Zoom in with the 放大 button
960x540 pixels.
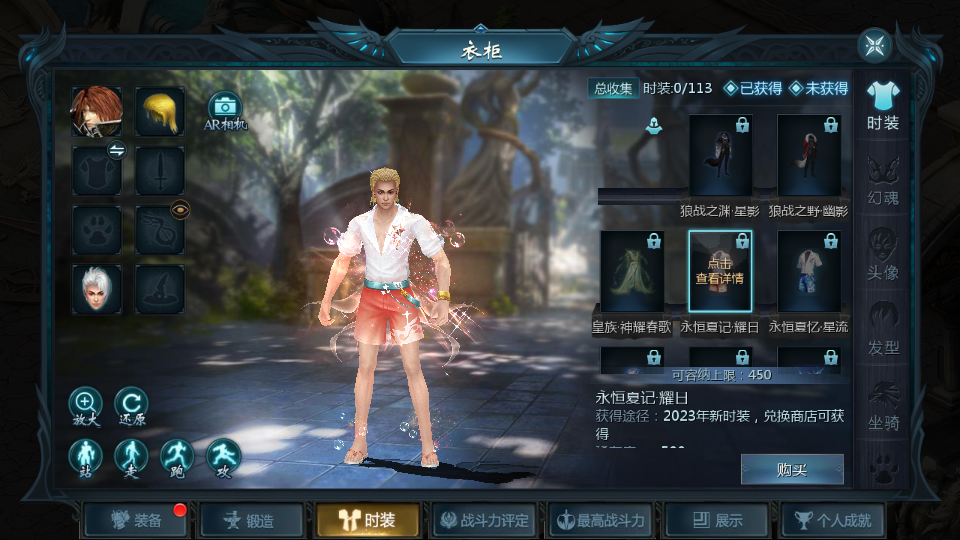pos(86,403)
